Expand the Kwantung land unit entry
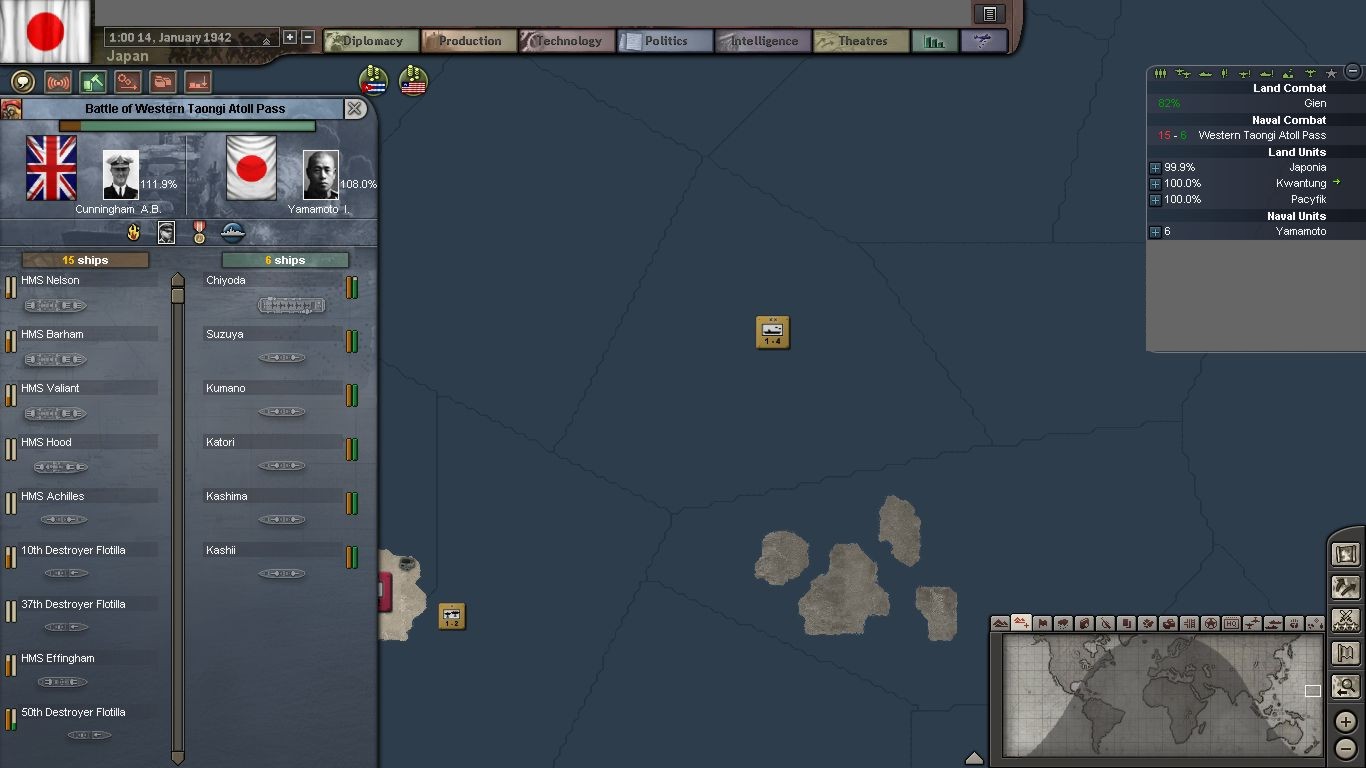 coord(1155,184)
